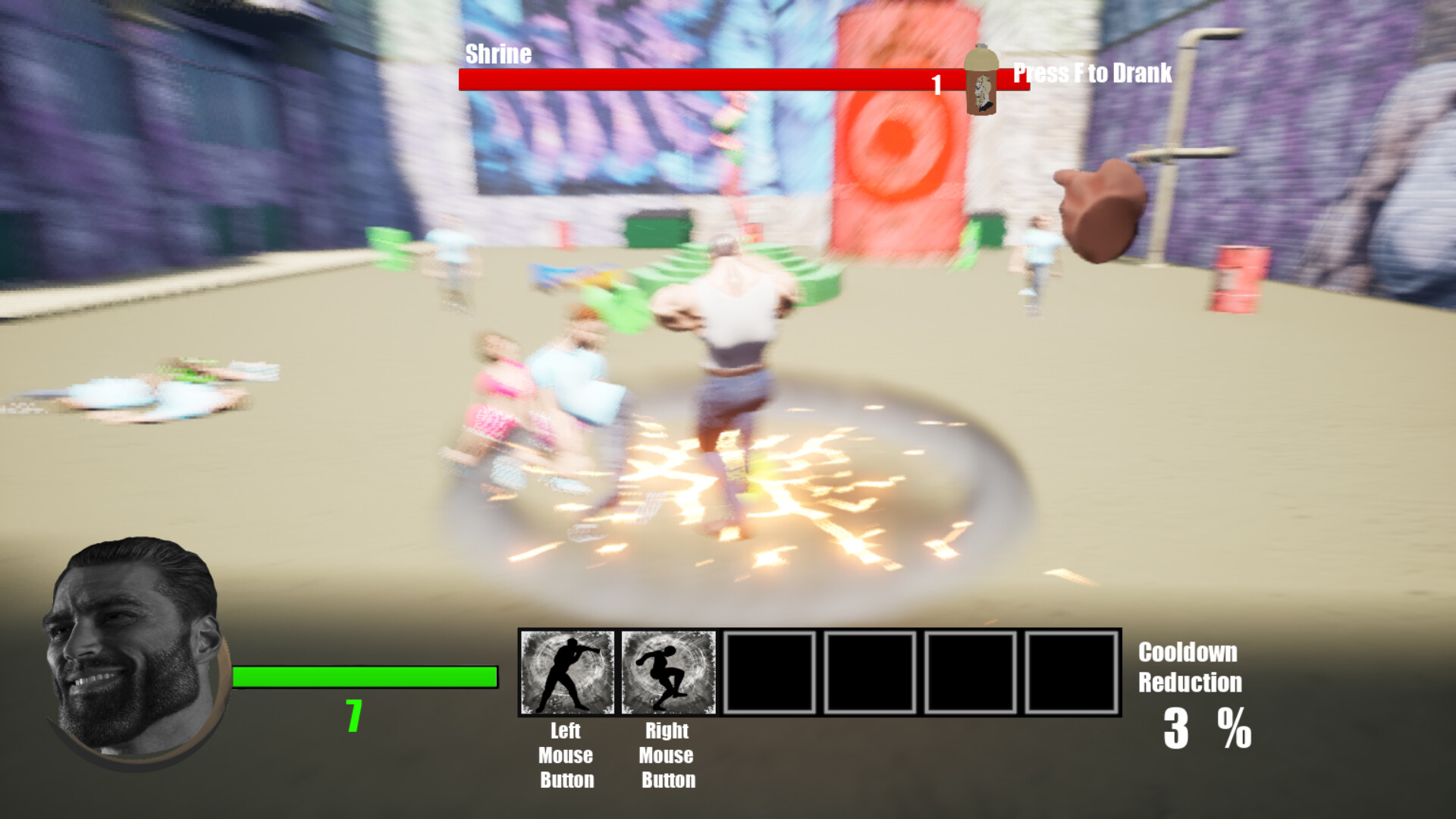
Task: Click the Shrine label above the boss bar
Action: tap(498, 53)
